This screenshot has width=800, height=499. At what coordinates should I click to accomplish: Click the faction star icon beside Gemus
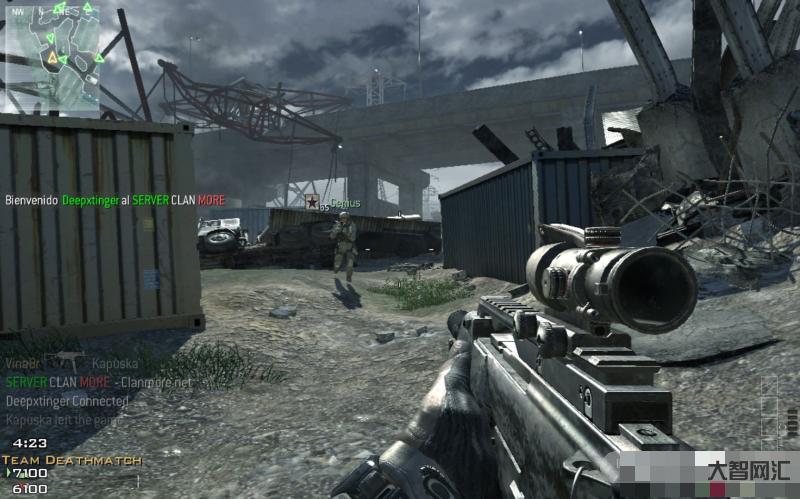[x=312, y=201]
